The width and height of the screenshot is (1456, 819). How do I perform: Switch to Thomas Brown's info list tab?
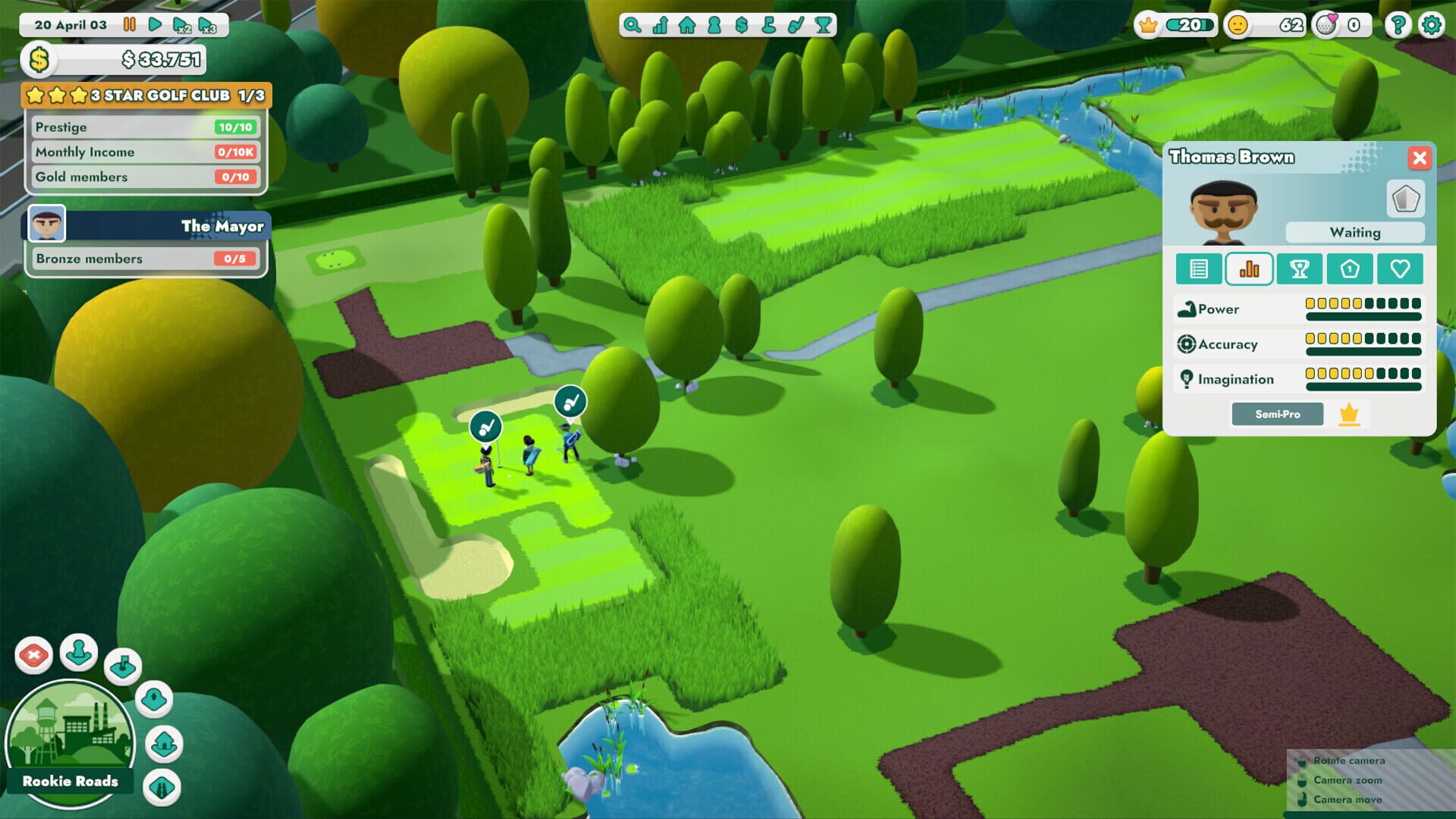1199,268
